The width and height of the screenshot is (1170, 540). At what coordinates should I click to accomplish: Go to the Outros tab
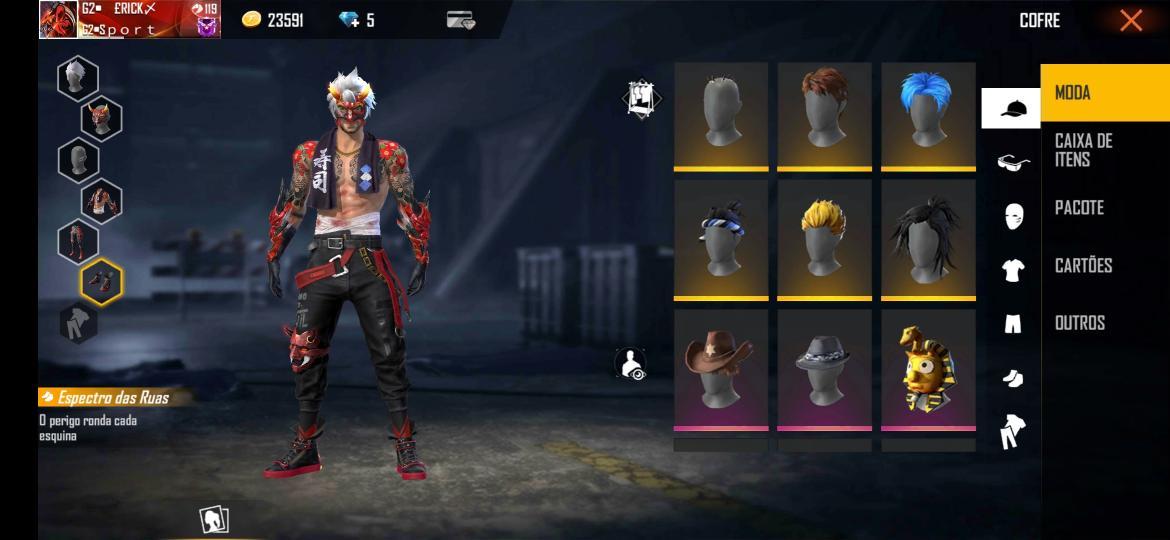pos(1104,322)
